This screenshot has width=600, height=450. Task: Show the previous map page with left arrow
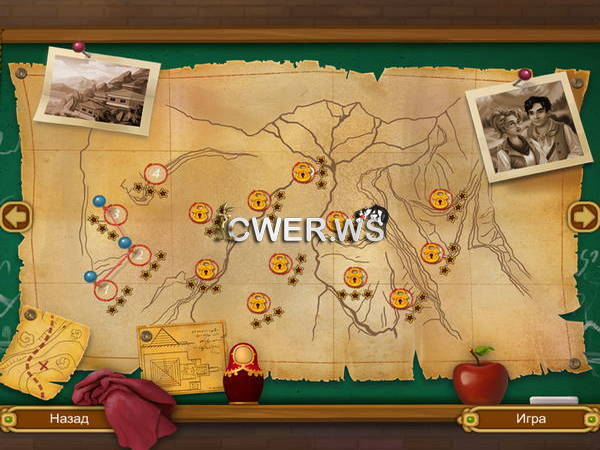(15, 216)
